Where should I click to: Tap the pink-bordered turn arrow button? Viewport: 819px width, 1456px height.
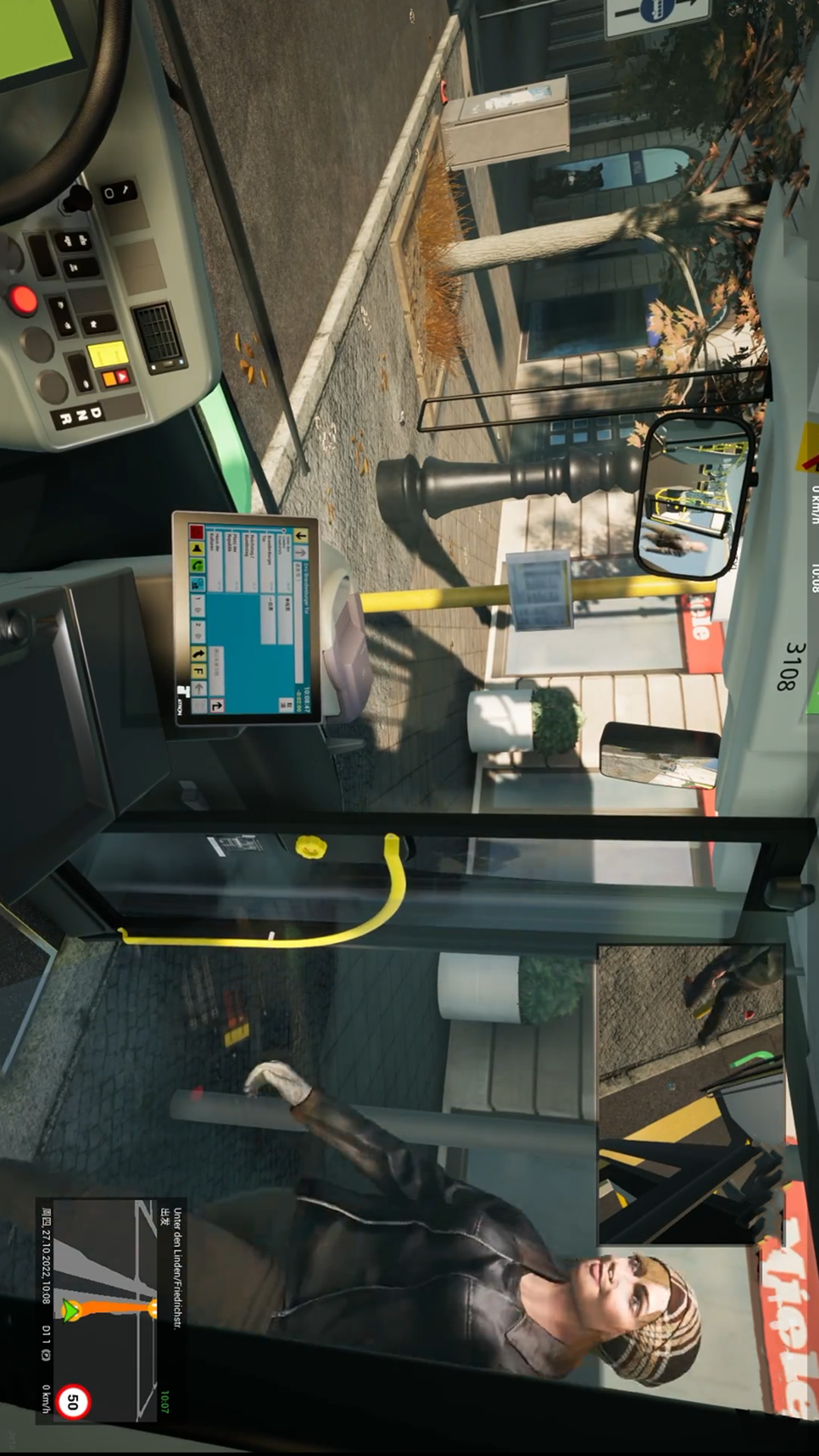(x=216, y=706)
